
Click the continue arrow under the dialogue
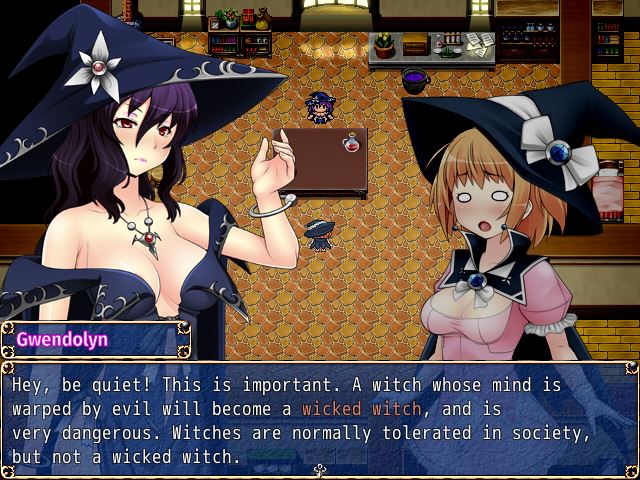click(x=320, y=469)
